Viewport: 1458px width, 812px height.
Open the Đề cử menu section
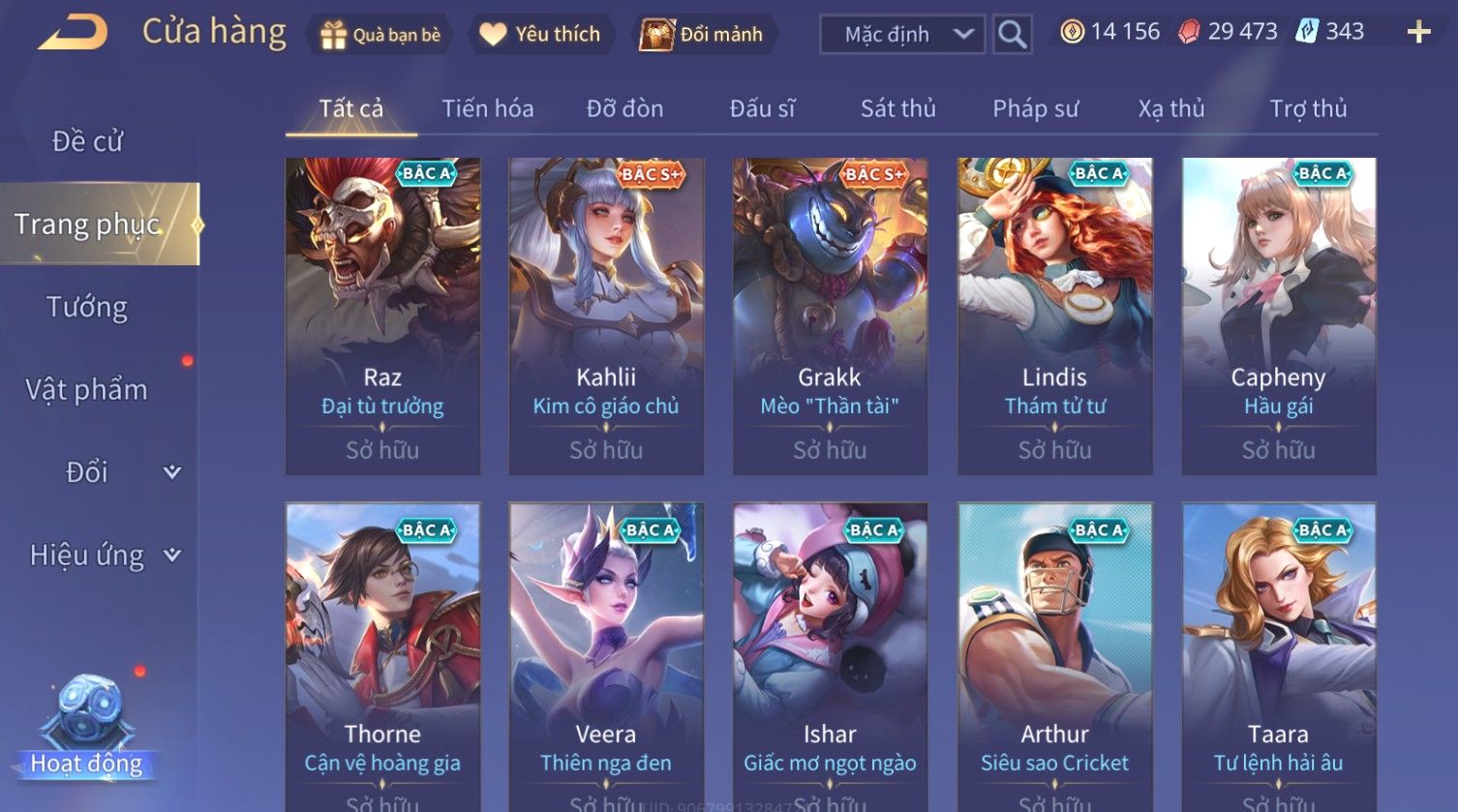(x=87, y=141)
